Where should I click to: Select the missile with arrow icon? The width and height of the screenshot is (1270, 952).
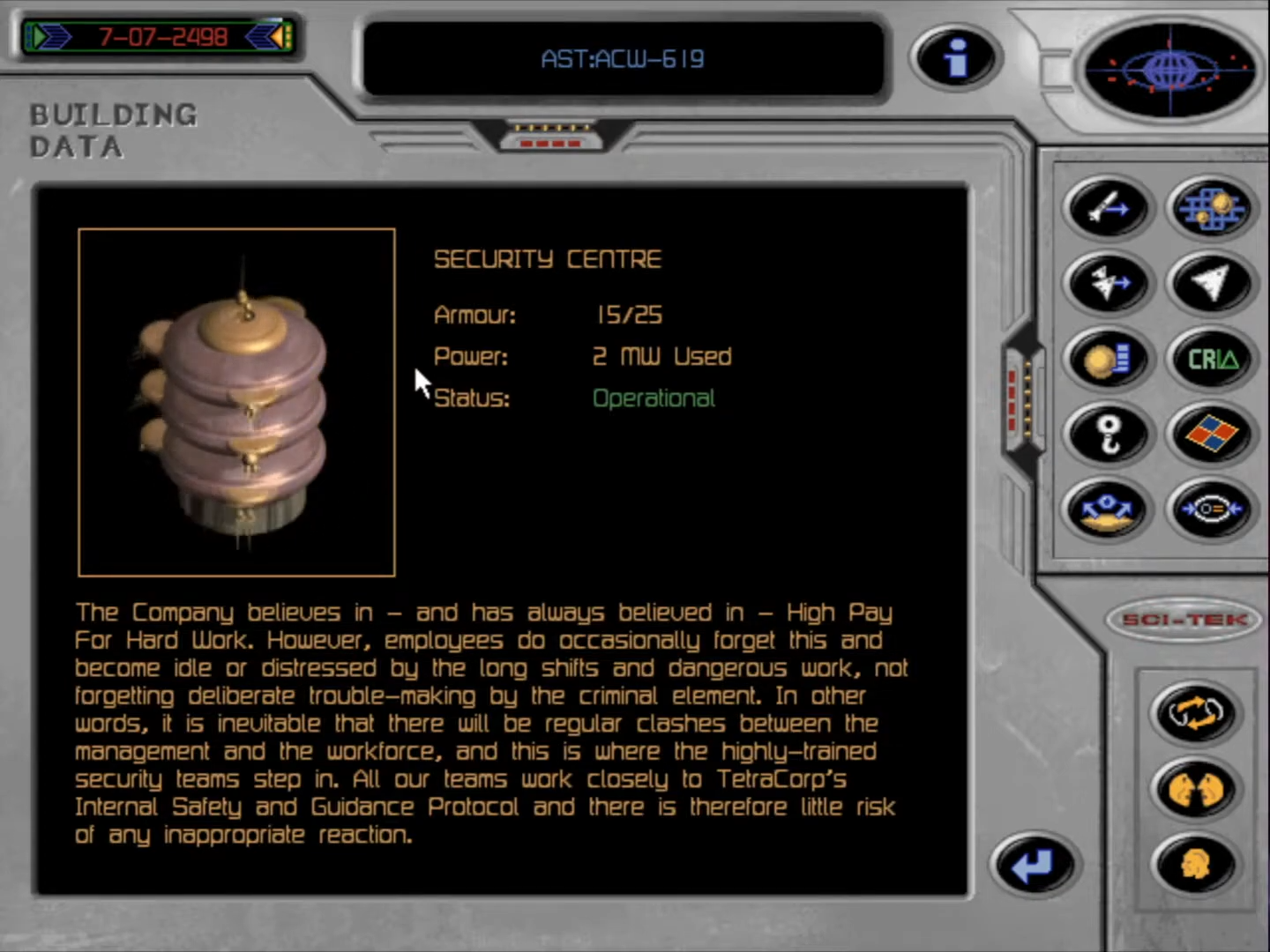click(x=1108, y=208)
